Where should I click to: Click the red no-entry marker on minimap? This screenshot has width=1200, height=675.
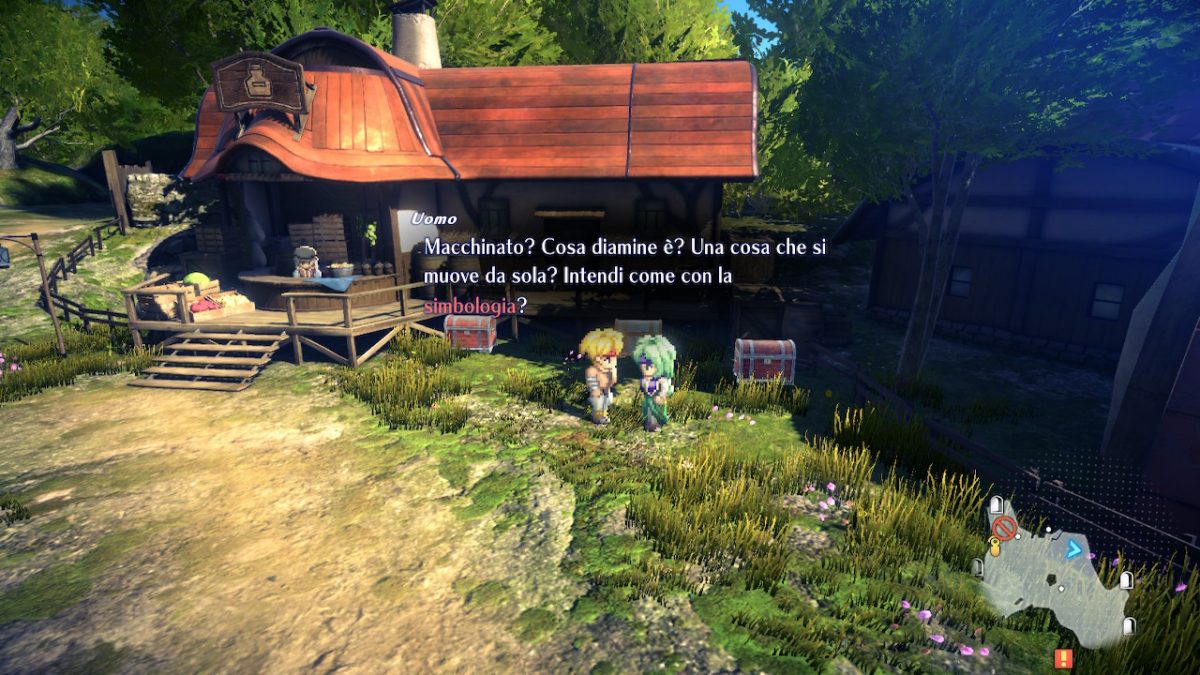point(1004,527)
